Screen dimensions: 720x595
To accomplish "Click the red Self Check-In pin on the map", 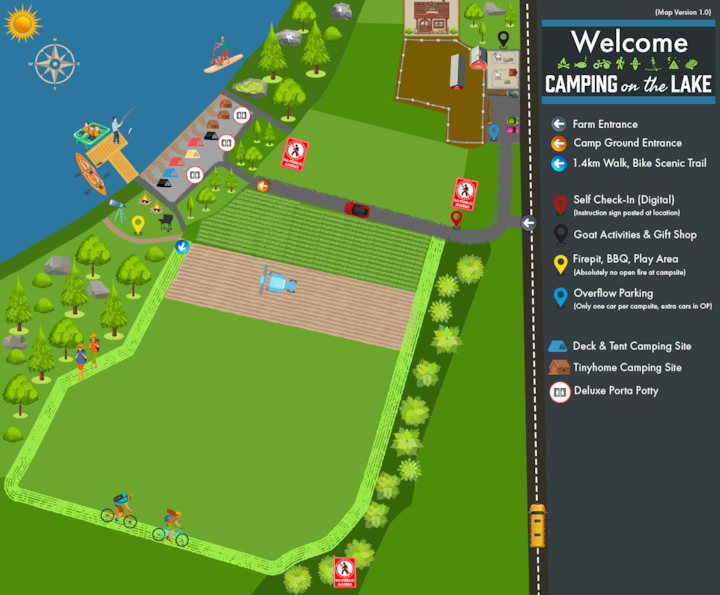I will [x=456, y=219].
